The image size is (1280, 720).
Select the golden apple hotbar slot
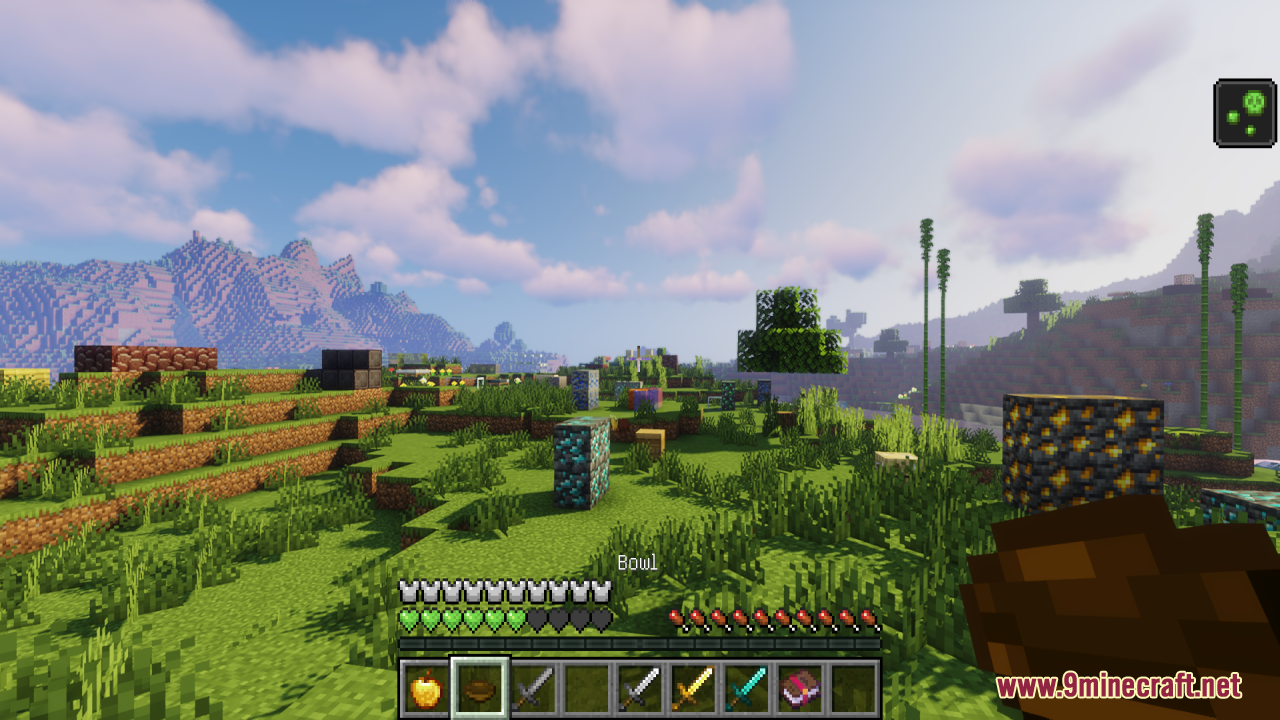tap(426, 688)
